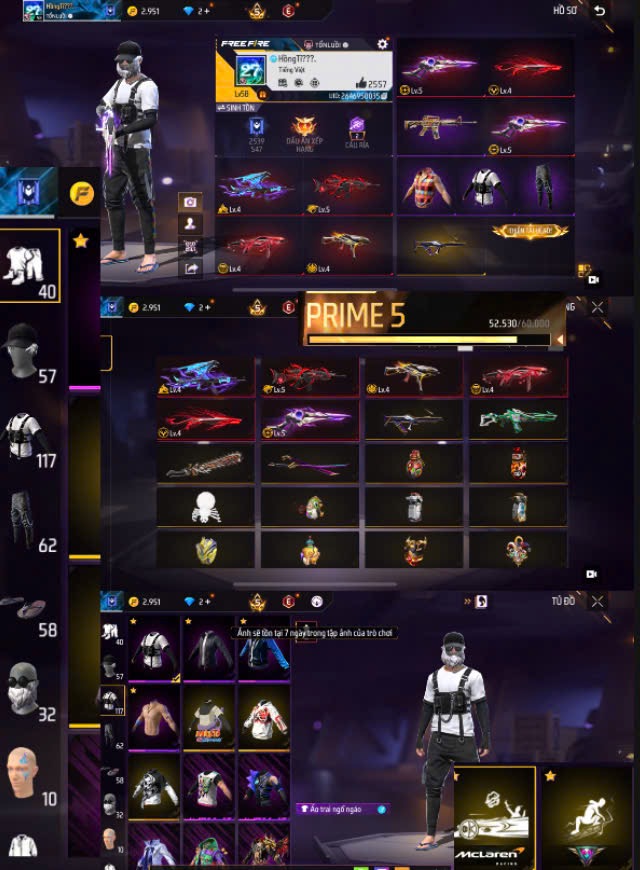
Task: Click the back arrow beside HỒ SƠ
Action: tap(599, 10)
